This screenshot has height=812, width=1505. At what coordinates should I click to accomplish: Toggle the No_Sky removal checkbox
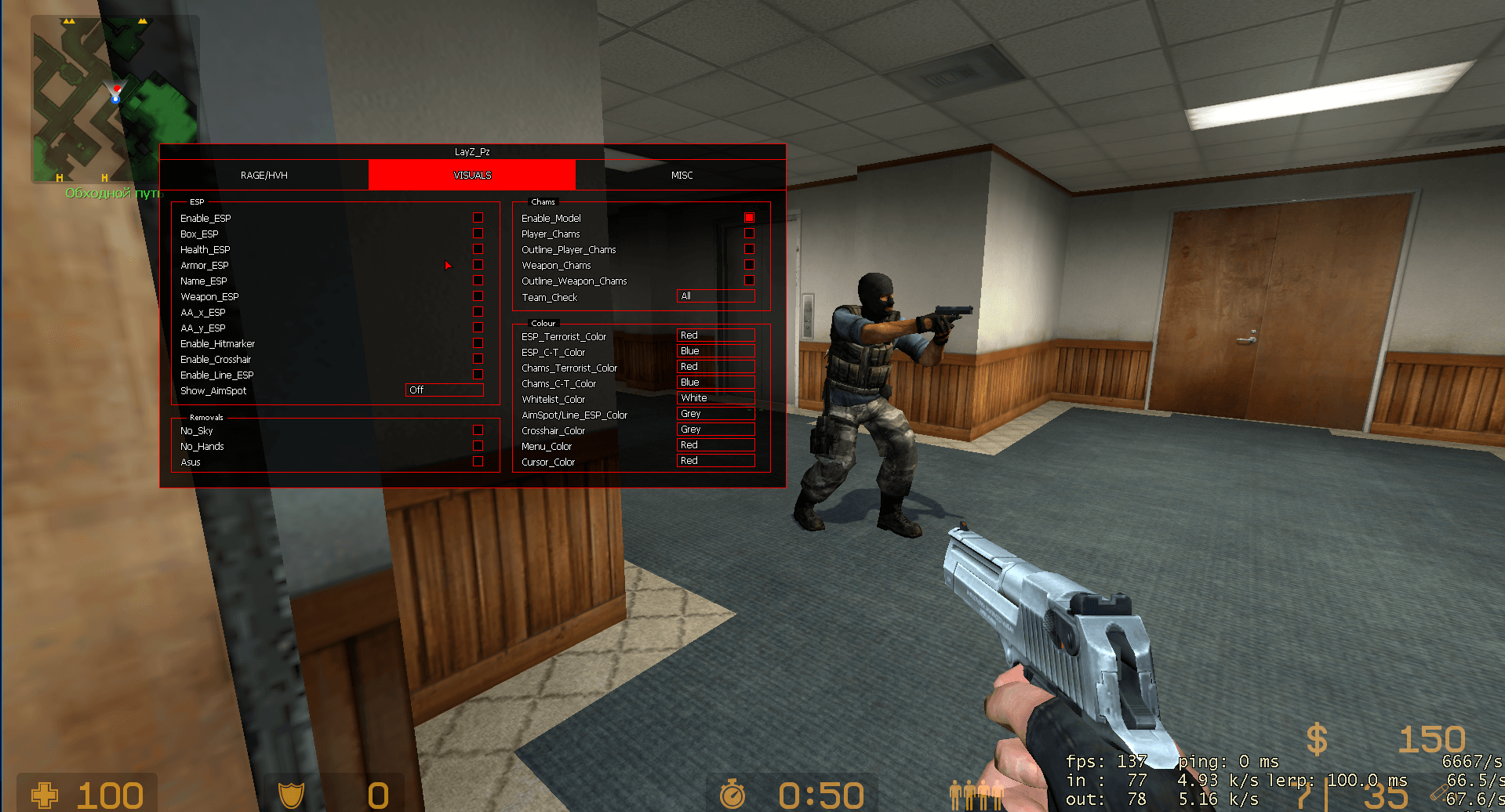[x=478, y=430]
